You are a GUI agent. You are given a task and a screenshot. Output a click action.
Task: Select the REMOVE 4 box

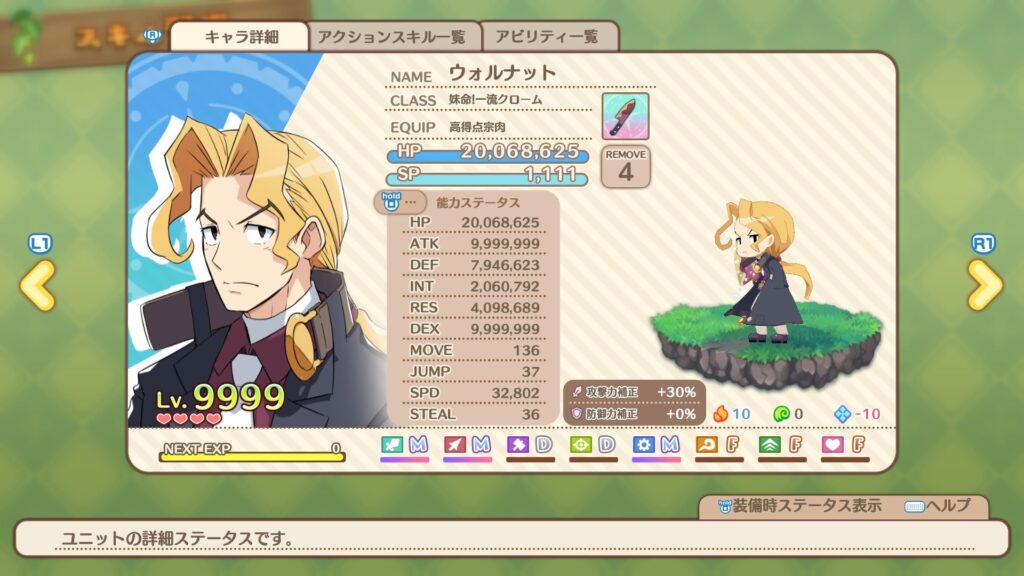point(626,166)
